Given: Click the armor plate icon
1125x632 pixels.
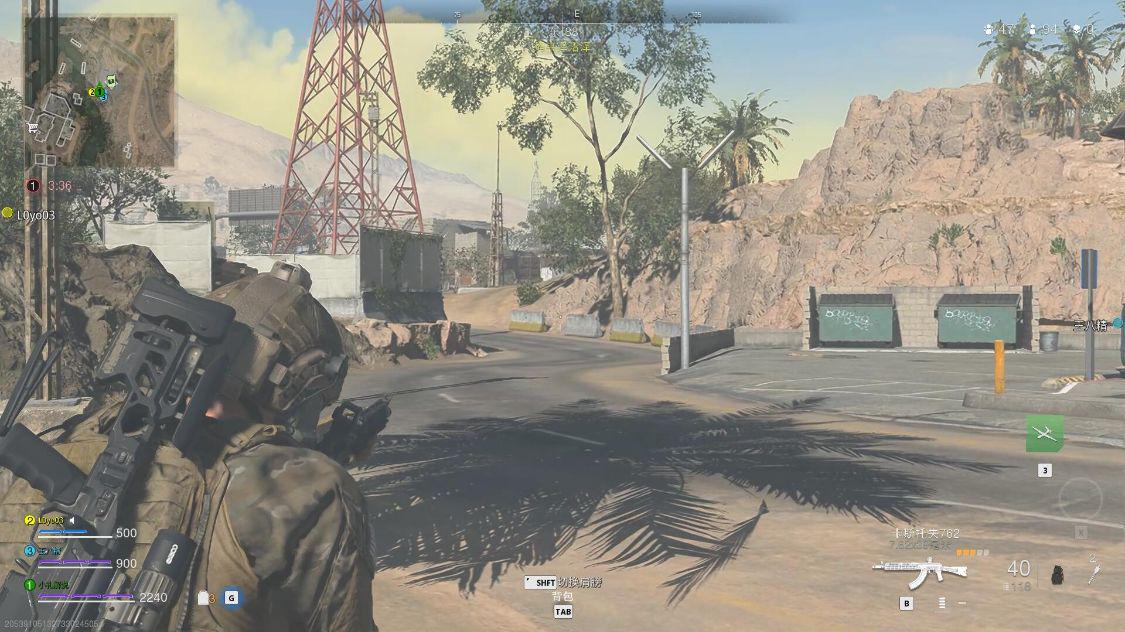Looking at the screenshot, I should click(x=204, y=598).
